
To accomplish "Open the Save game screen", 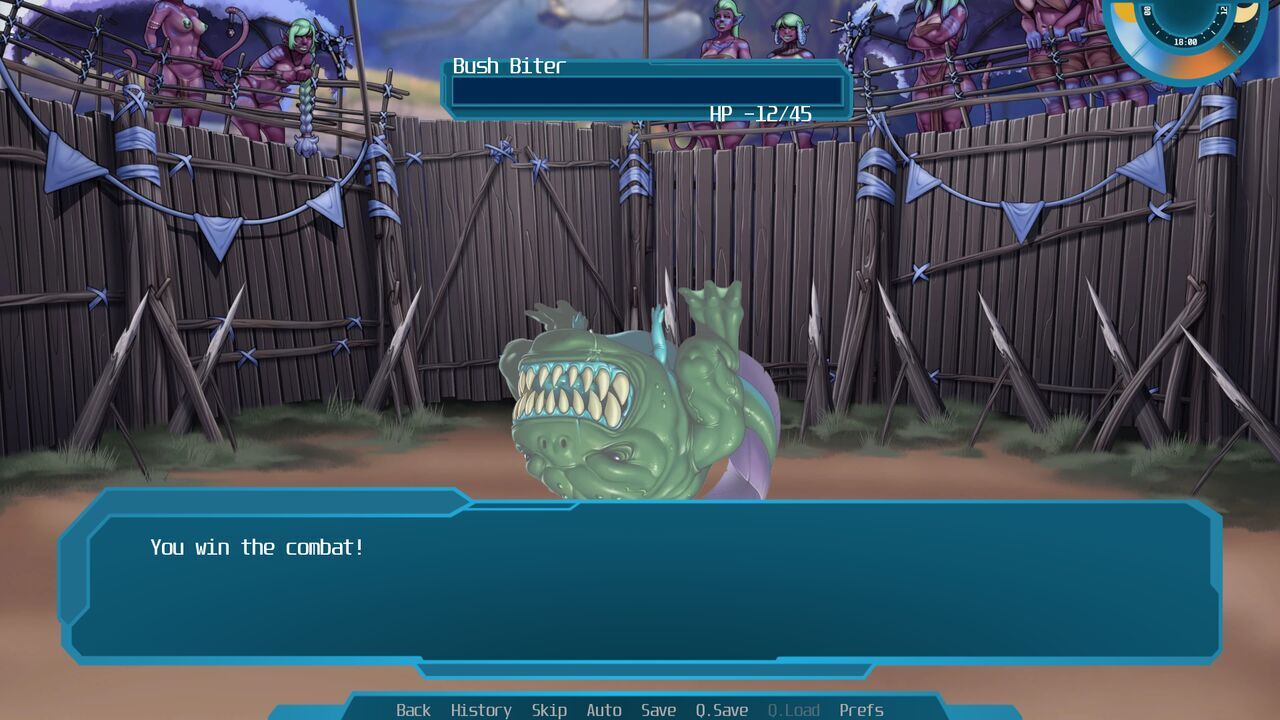I will coord(658,710).
